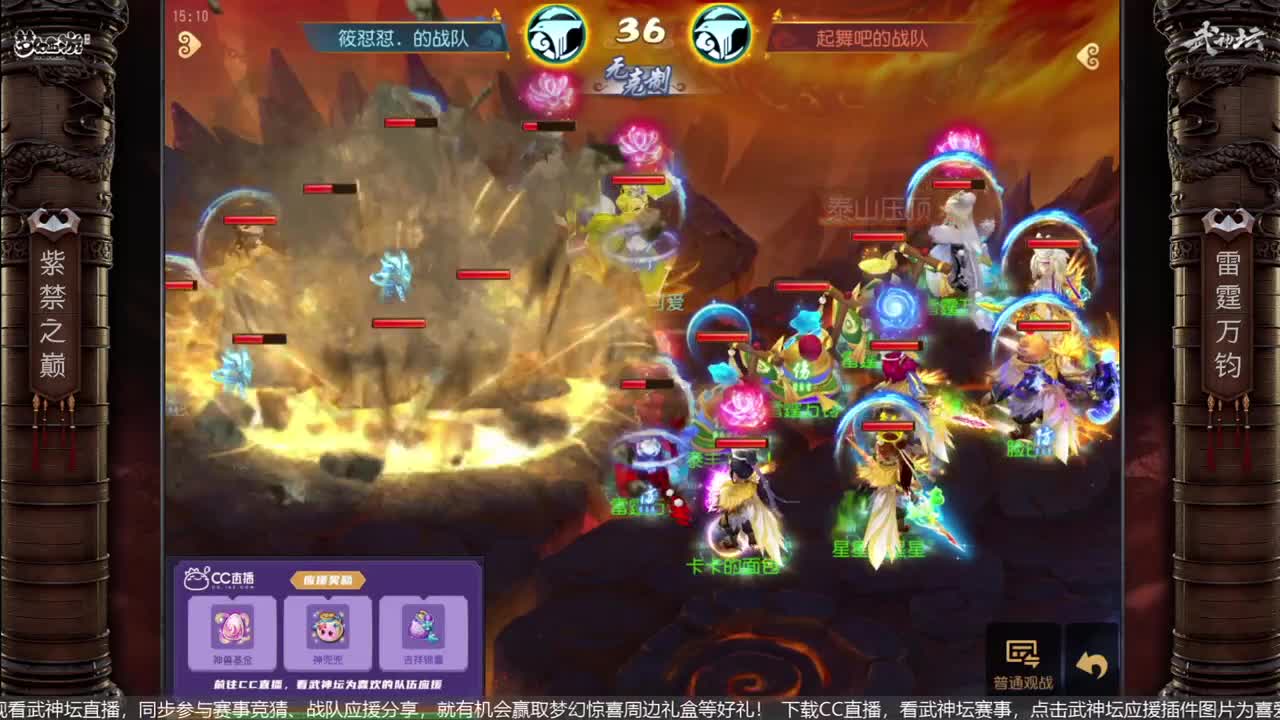Toggle the 起舞吧的战队 team banner selection

pyautogui.click(x=872, y=37)
